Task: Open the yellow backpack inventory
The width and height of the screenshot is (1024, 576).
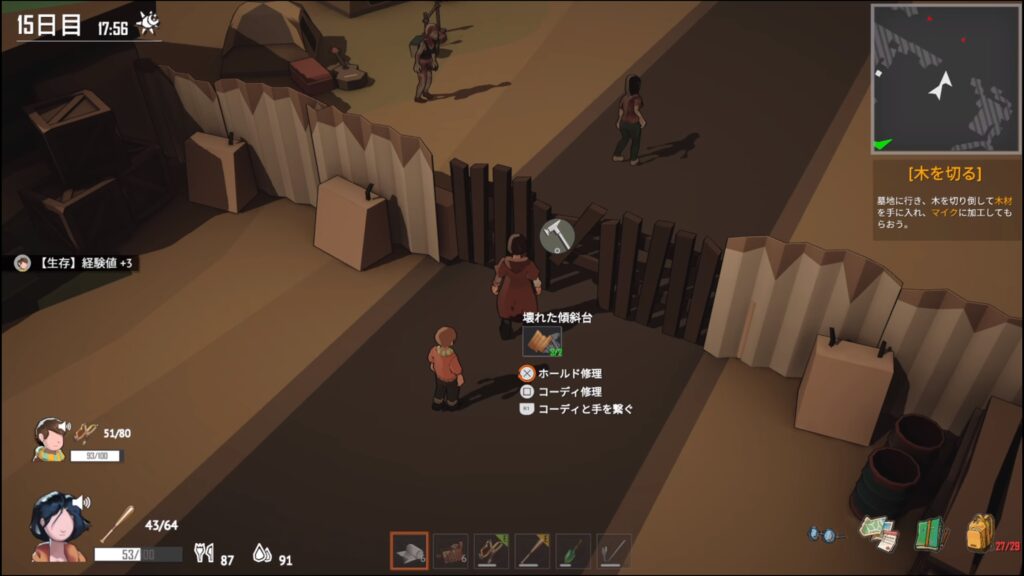Action: (x=980, y=533)
